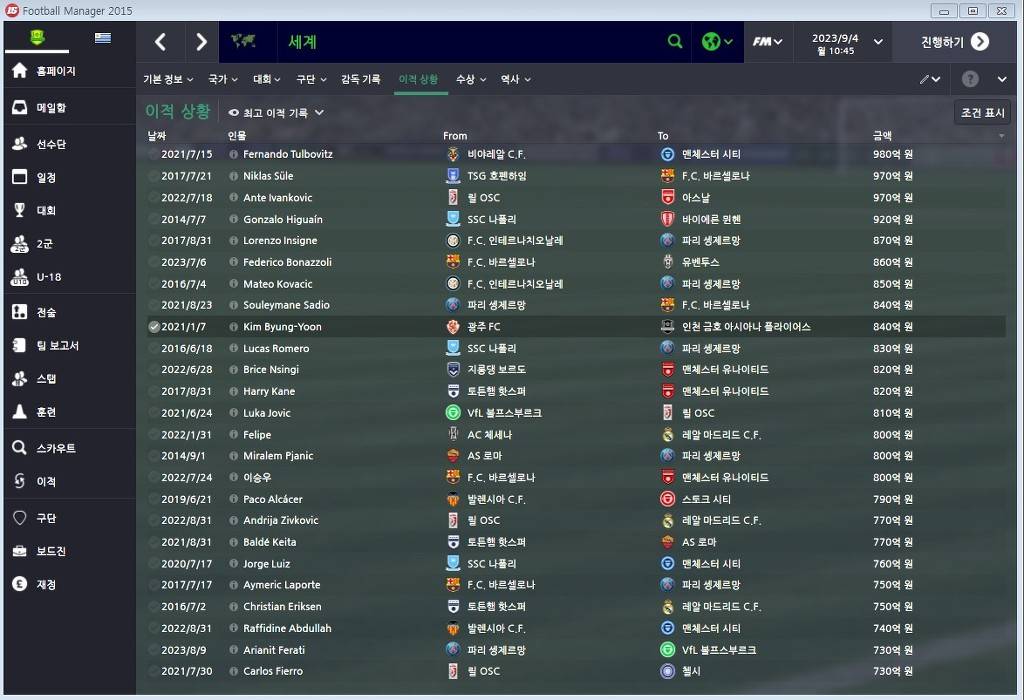Open the 스카우트 scouting section
The height and width of the screenshot is (700, 1024).
click(x=56, y=448)
